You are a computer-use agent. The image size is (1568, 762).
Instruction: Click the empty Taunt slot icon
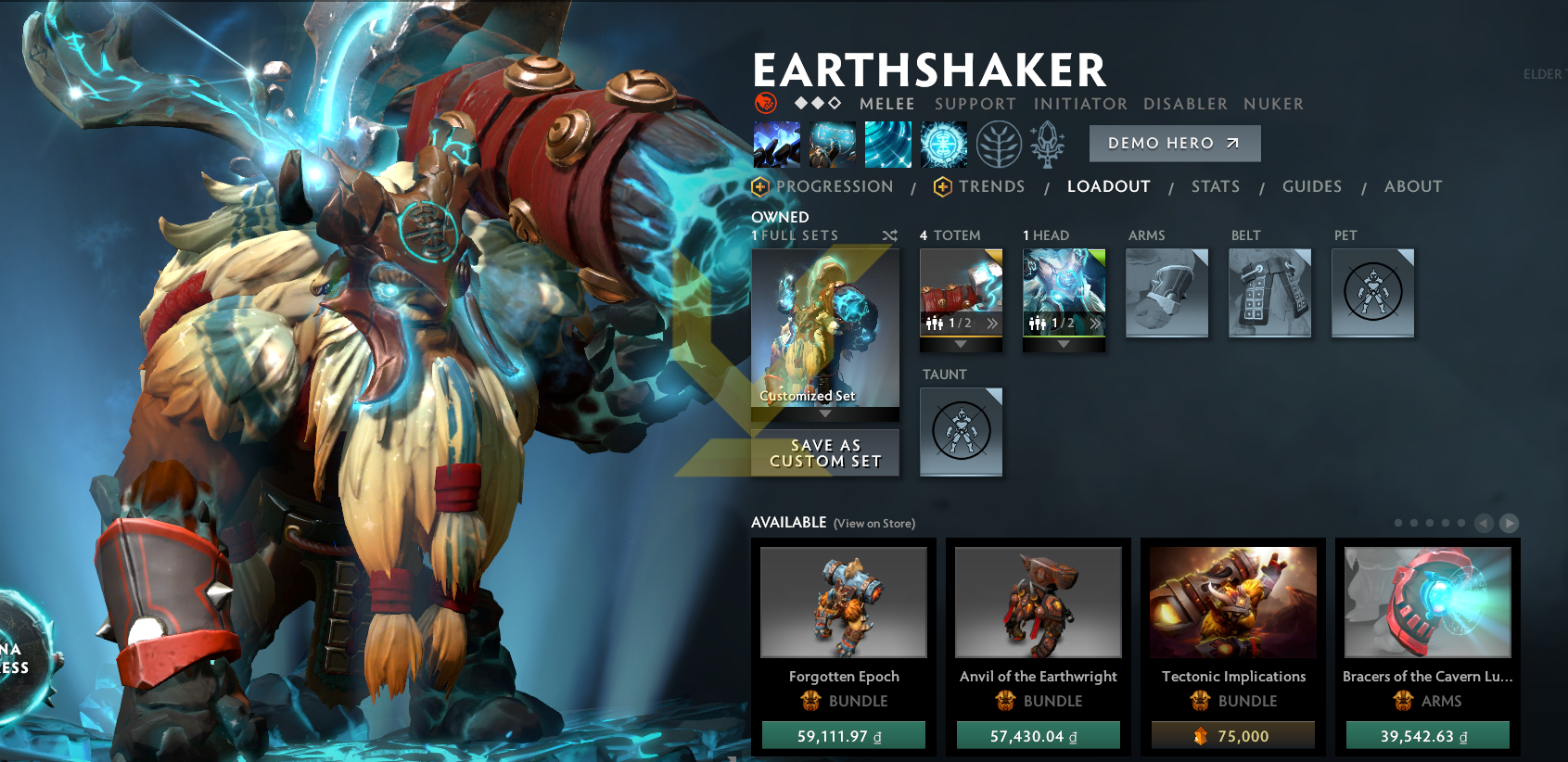tap(961, 431)
